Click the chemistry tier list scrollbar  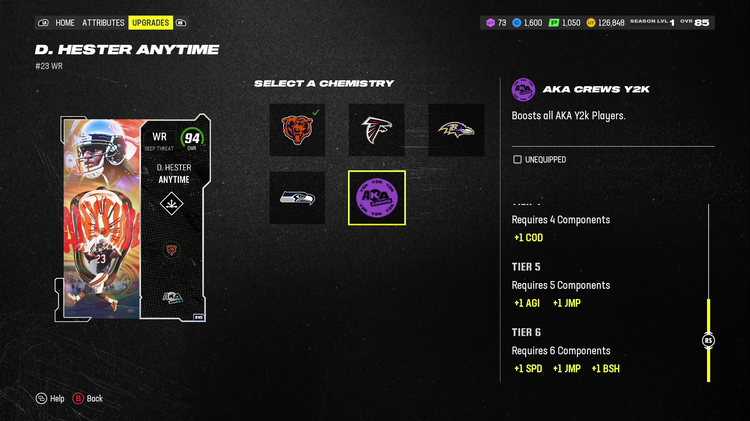pos(708,340)
